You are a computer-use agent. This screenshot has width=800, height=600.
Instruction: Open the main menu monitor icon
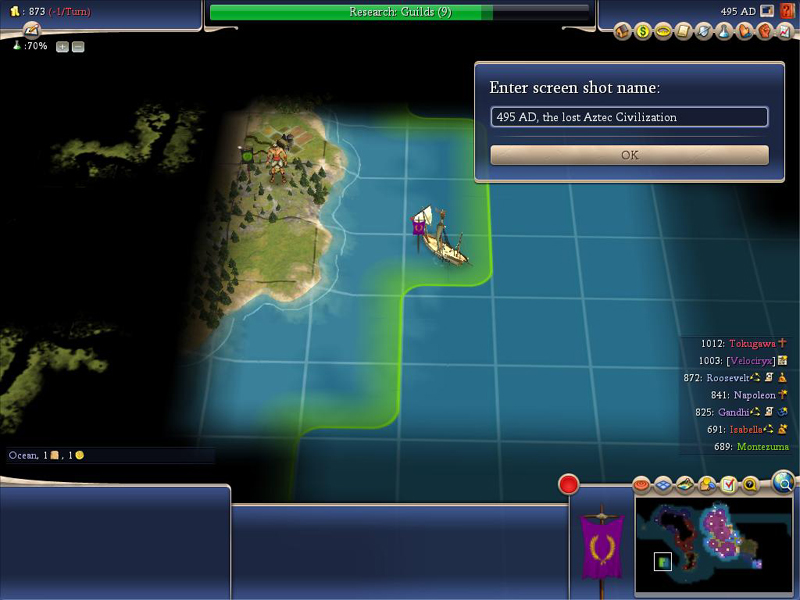tap(766, 11)
